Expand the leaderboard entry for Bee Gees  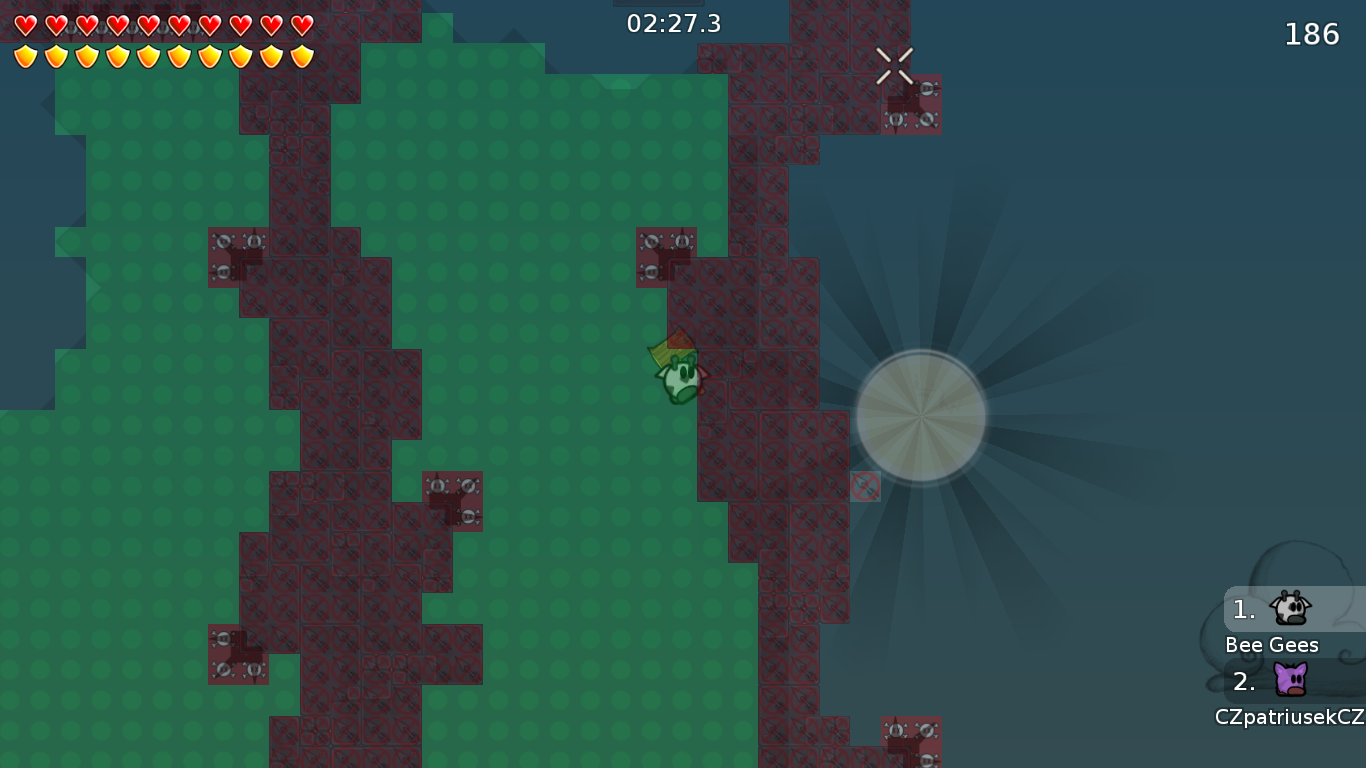[1273, 645]
